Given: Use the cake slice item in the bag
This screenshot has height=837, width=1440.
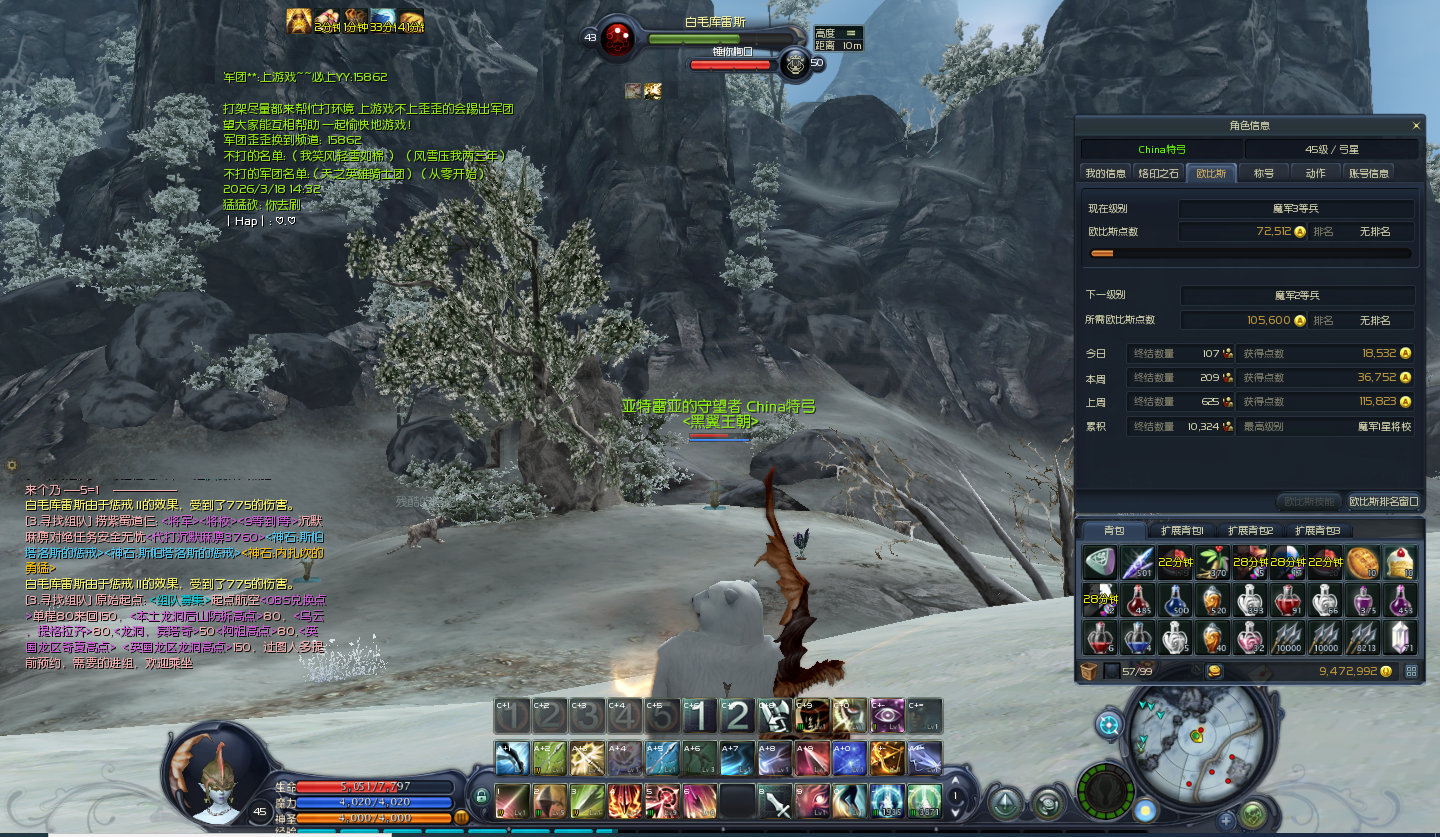Looking at the screenshot, I should pos(1399,563).
